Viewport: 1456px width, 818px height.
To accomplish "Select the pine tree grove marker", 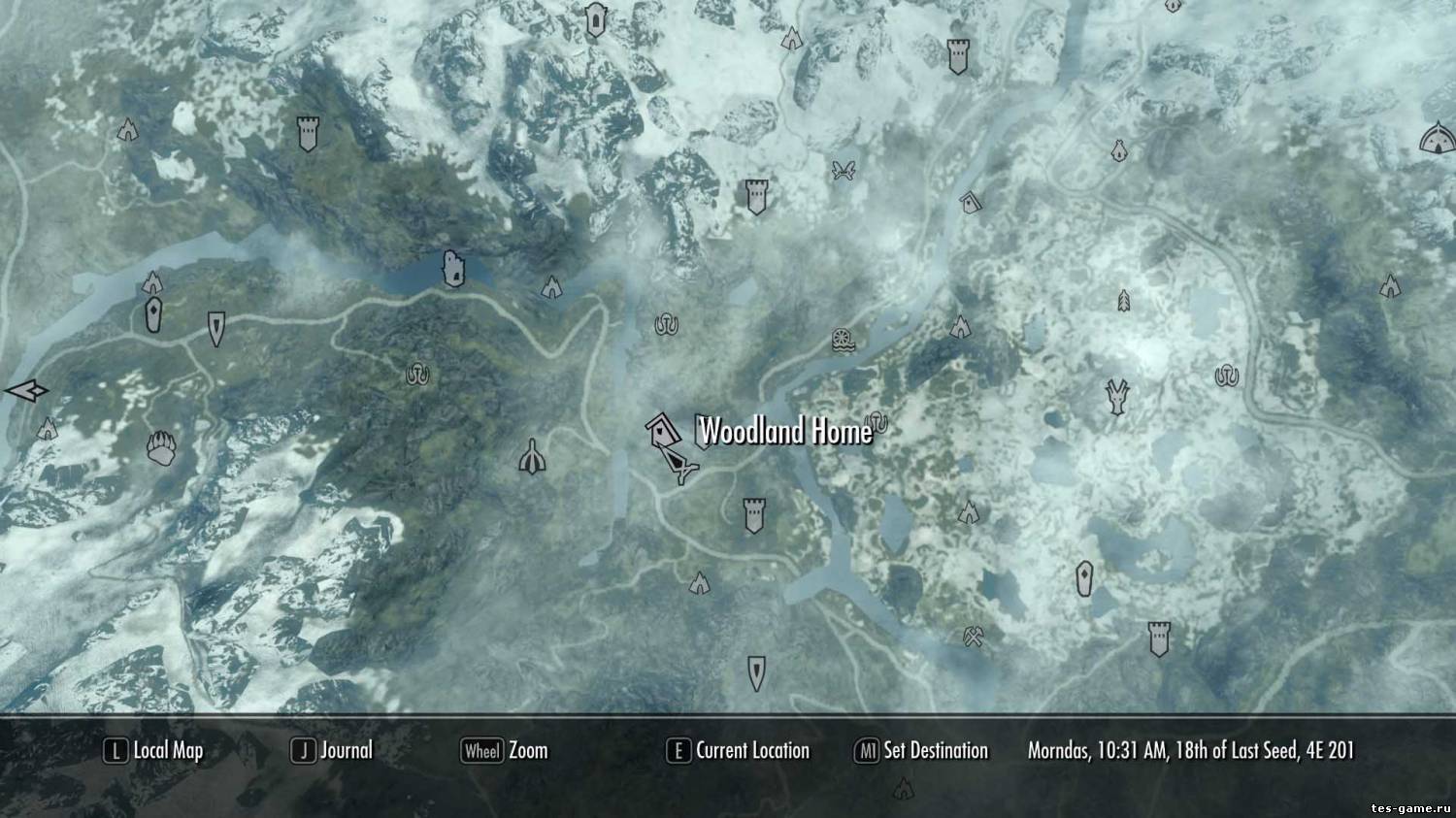I will (x=1124, y=300).
